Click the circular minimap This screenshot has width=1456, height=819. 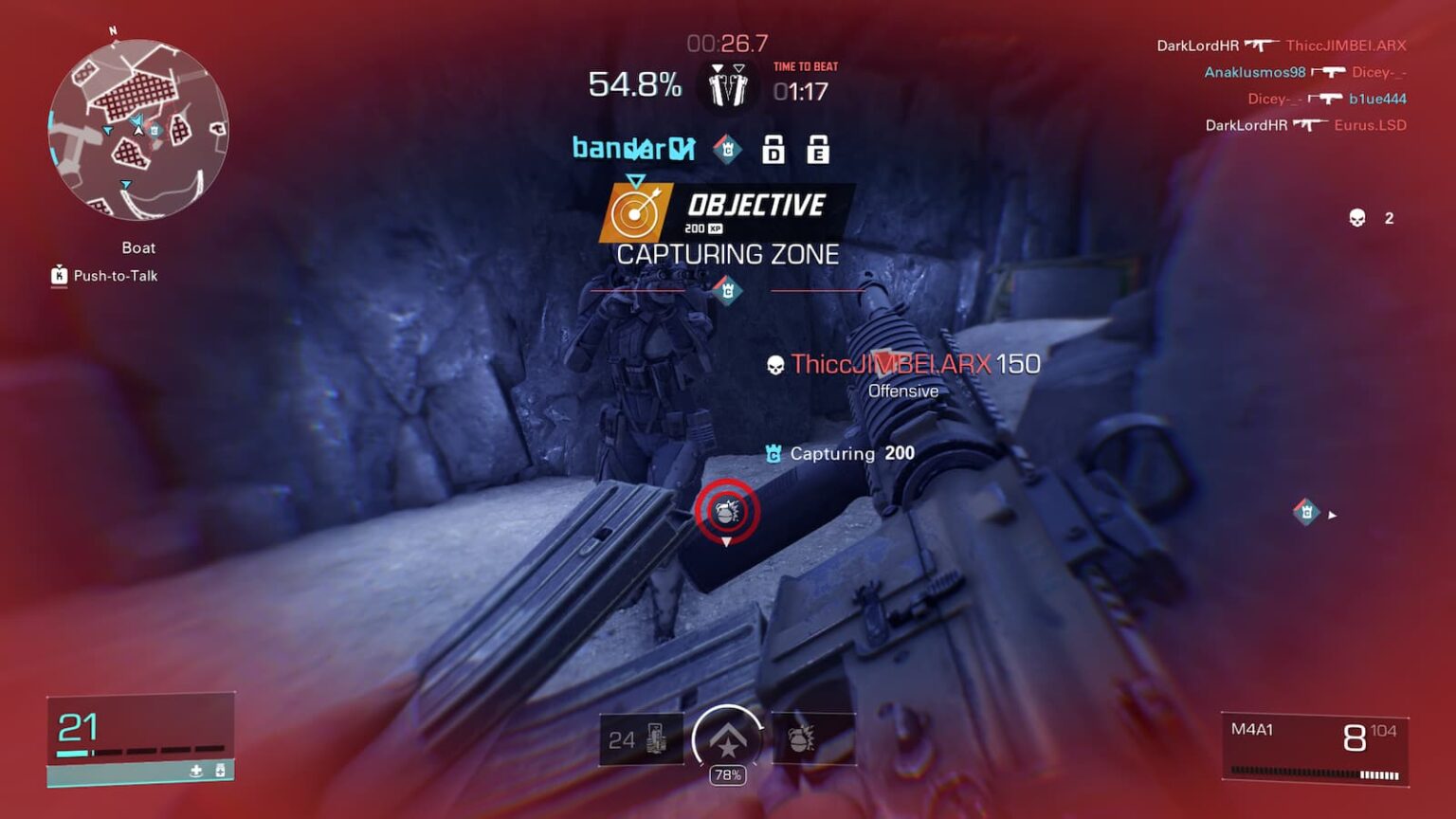coord(138,129)
